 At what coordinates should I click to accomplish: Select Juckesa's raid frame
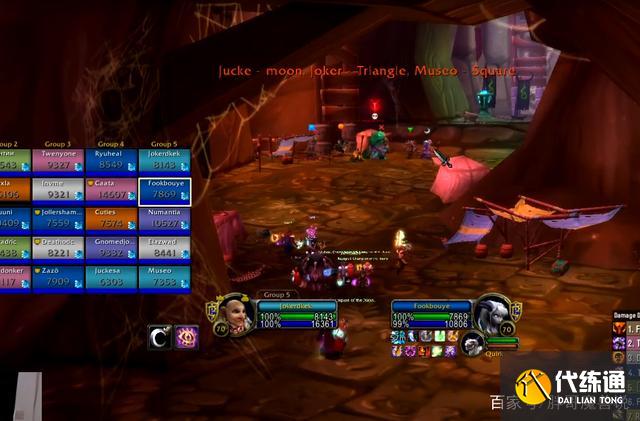[111, 277]
